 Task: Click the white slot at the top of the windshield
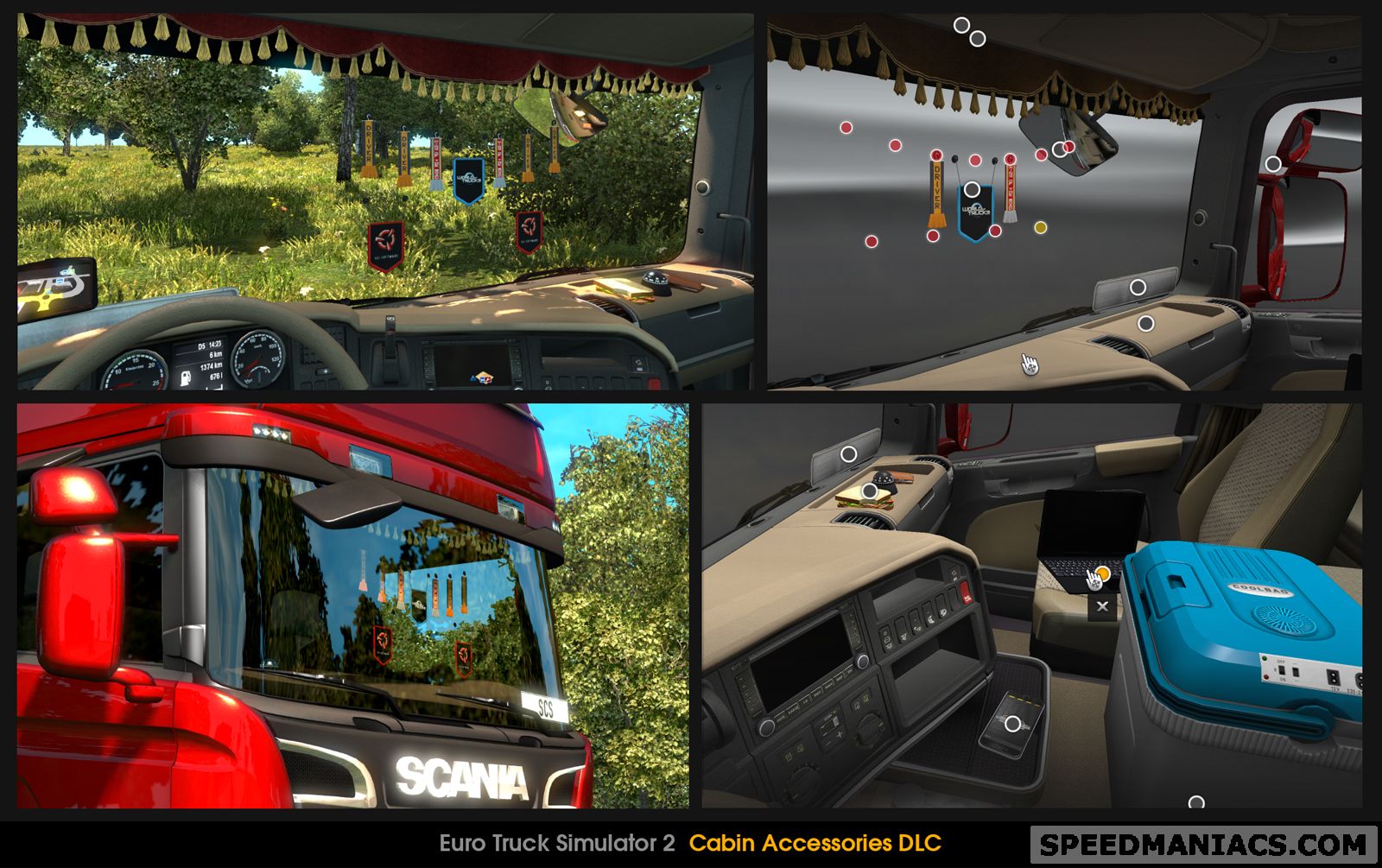(977, 38)
